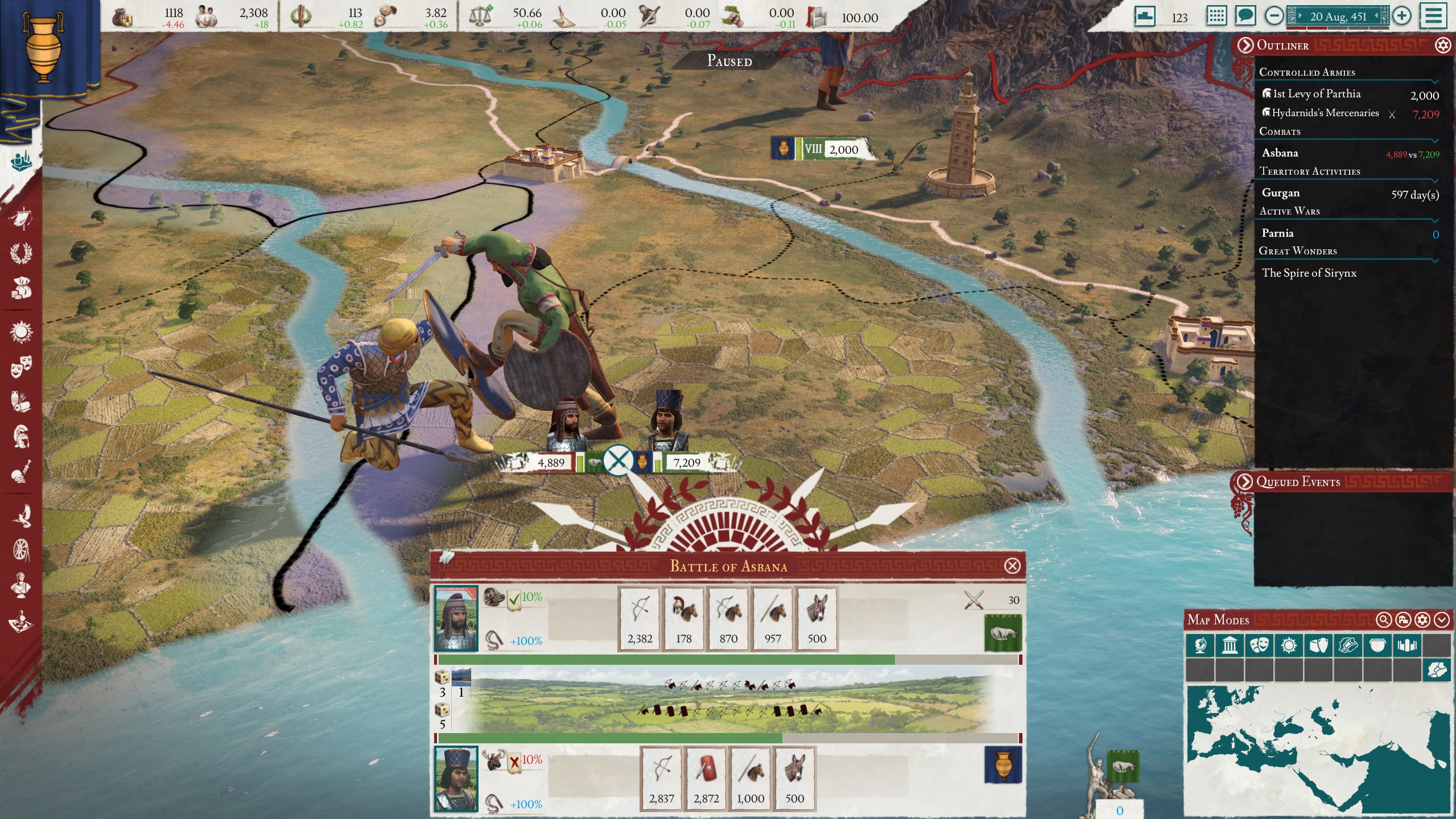Open the chat speech bubble
This screenshot has width=1456, height=819.
click(x=1244, y=17)
